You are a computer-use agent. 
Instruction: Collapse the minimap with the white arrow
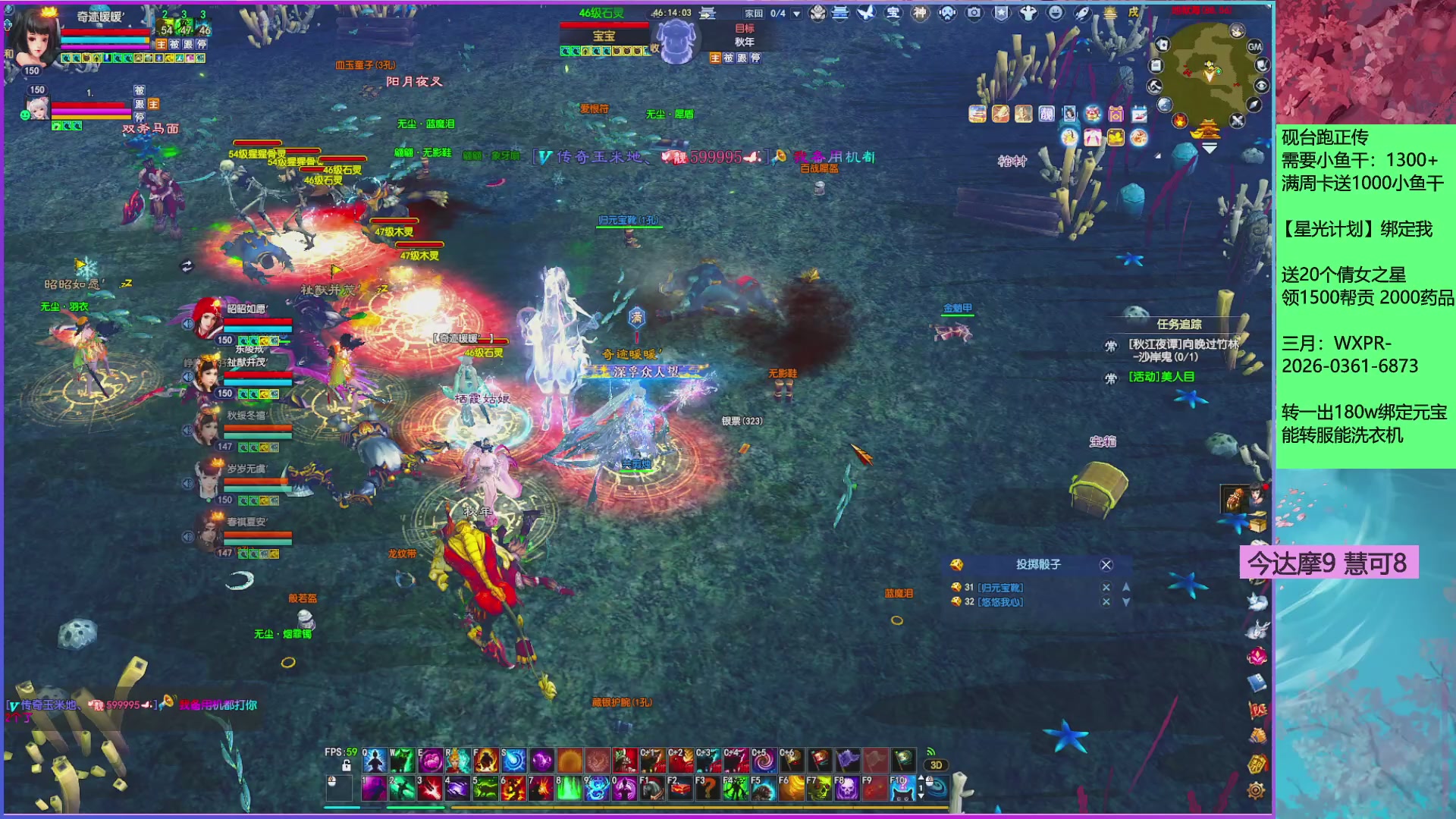point(1208,149)
